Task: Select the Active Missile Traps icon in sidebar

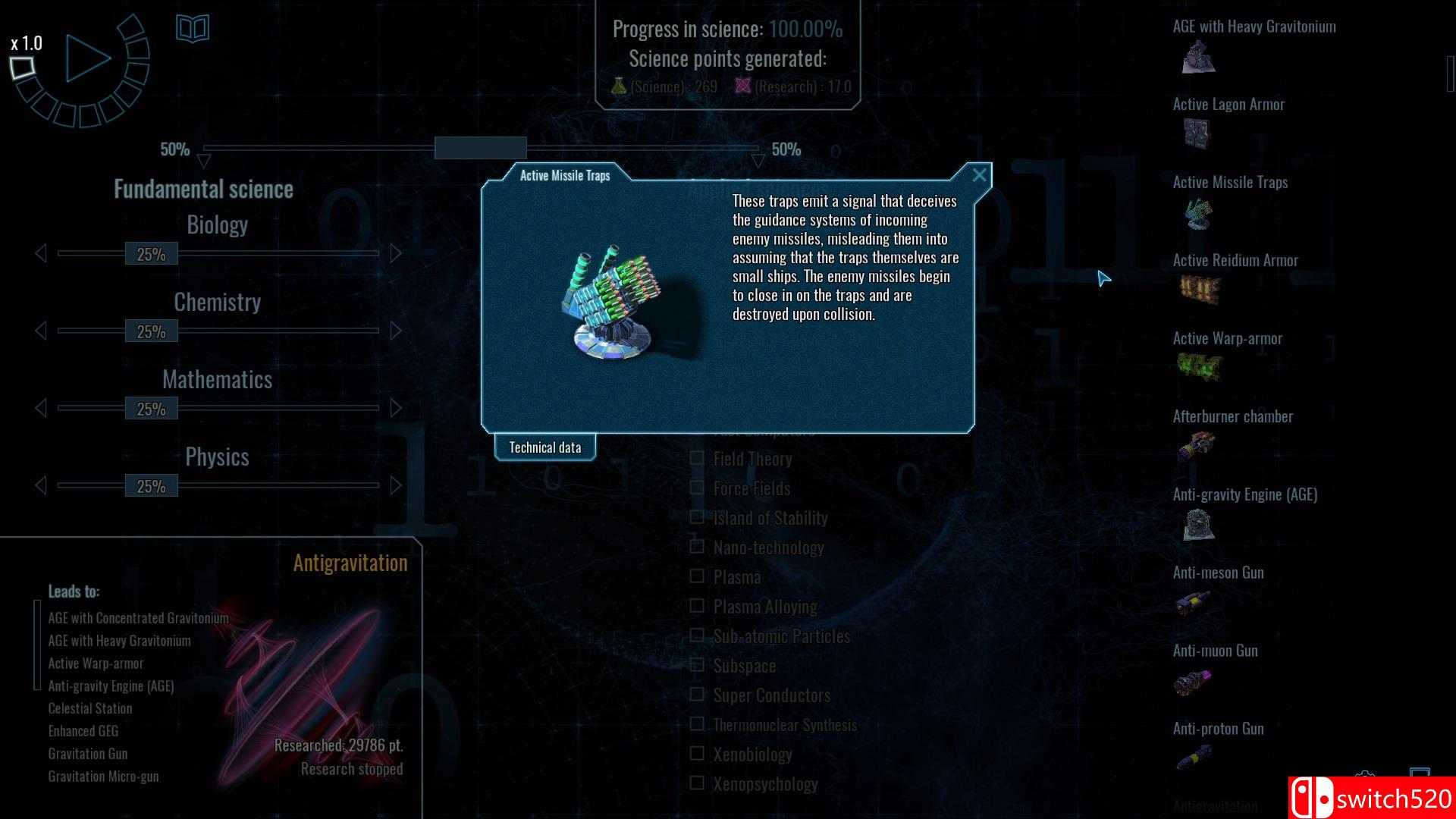Action: [1197, 215]
